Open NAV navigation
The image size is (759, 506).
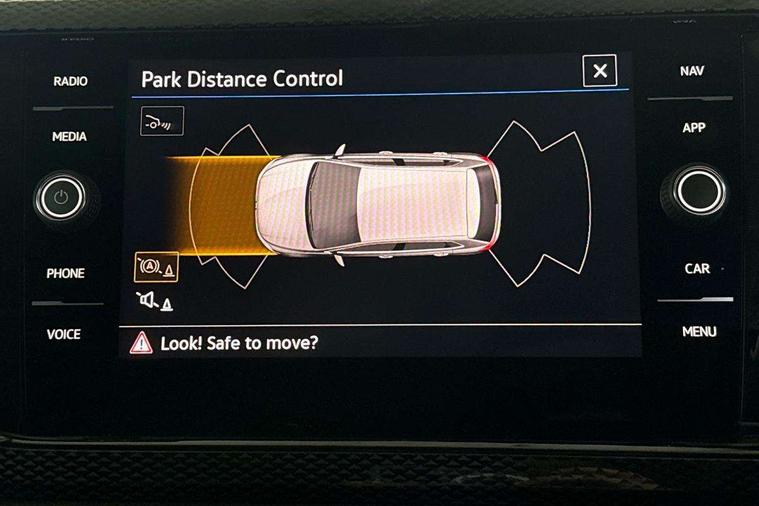(x=692, y=72)
